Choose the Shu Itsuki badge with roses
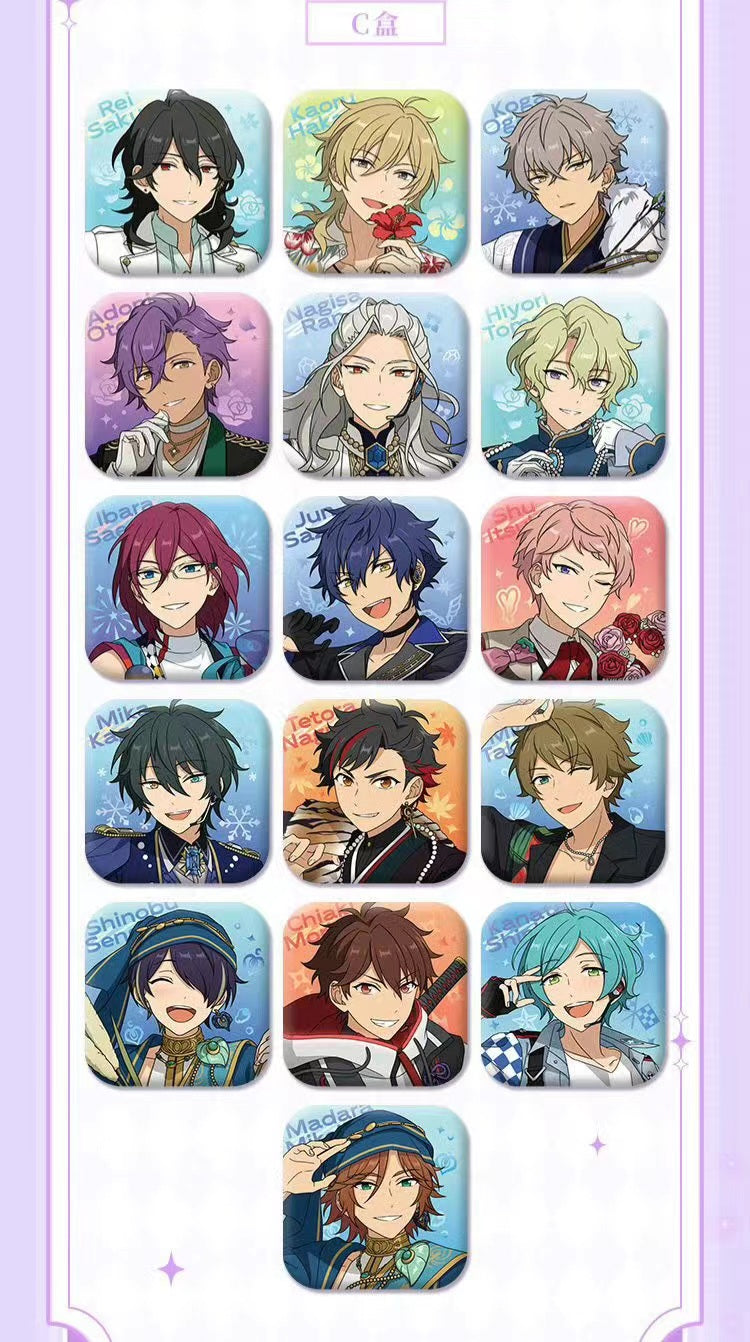Screen dimensions: 750x1342 (573, 588)
